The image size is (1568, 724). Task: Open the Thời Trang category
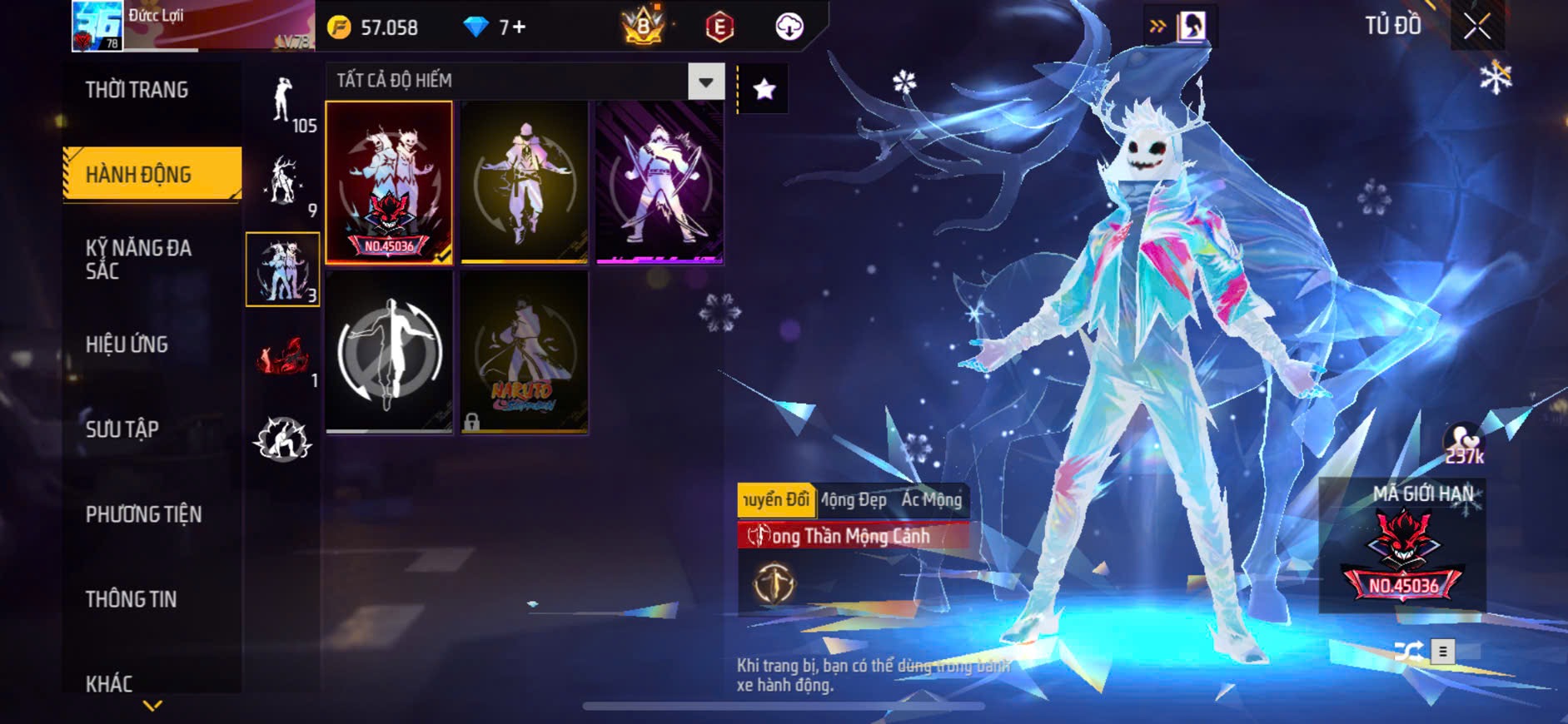(137, 90)
